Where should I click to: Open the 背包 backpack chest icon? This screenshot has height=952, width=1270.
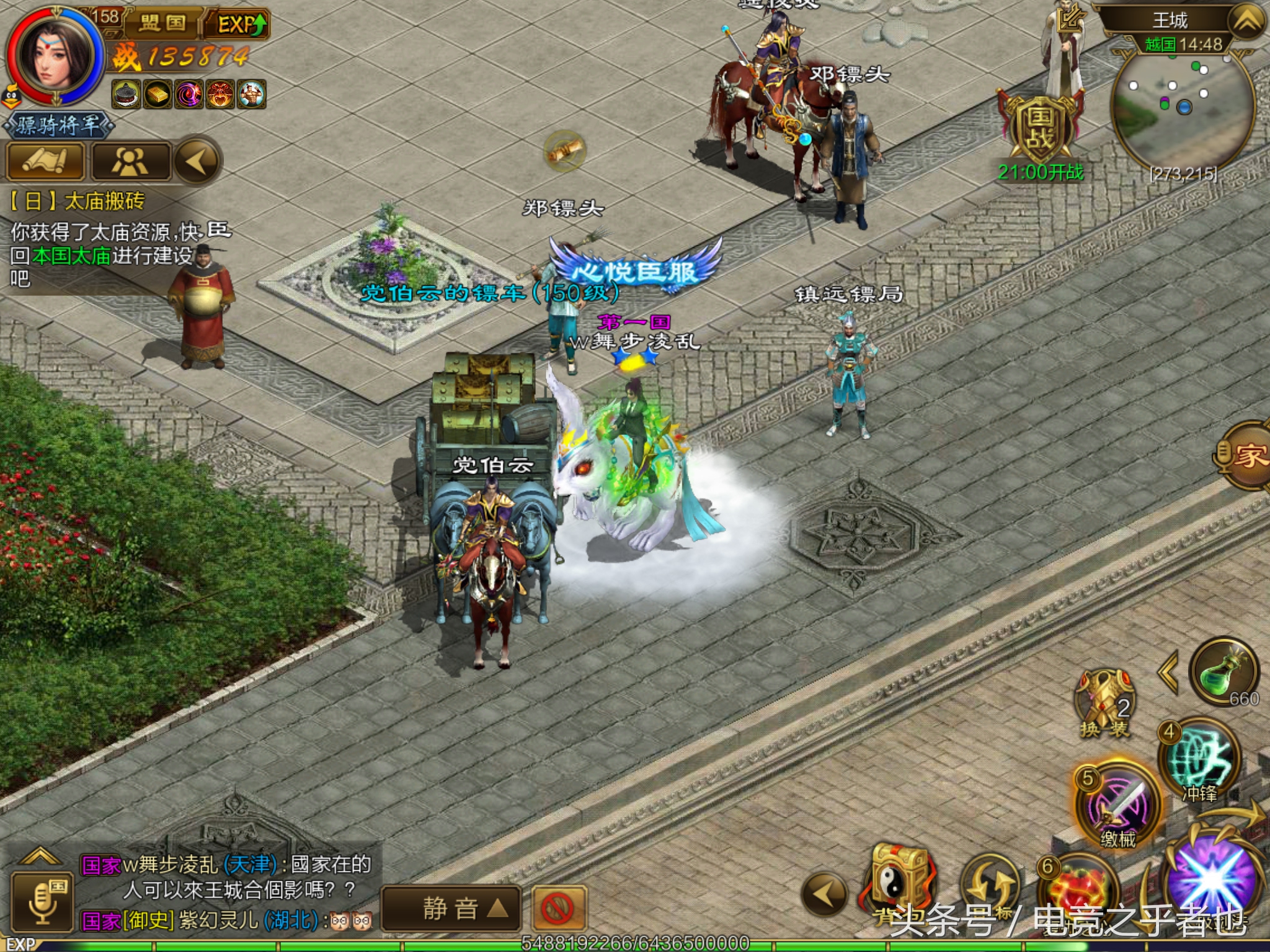(895, 880)
